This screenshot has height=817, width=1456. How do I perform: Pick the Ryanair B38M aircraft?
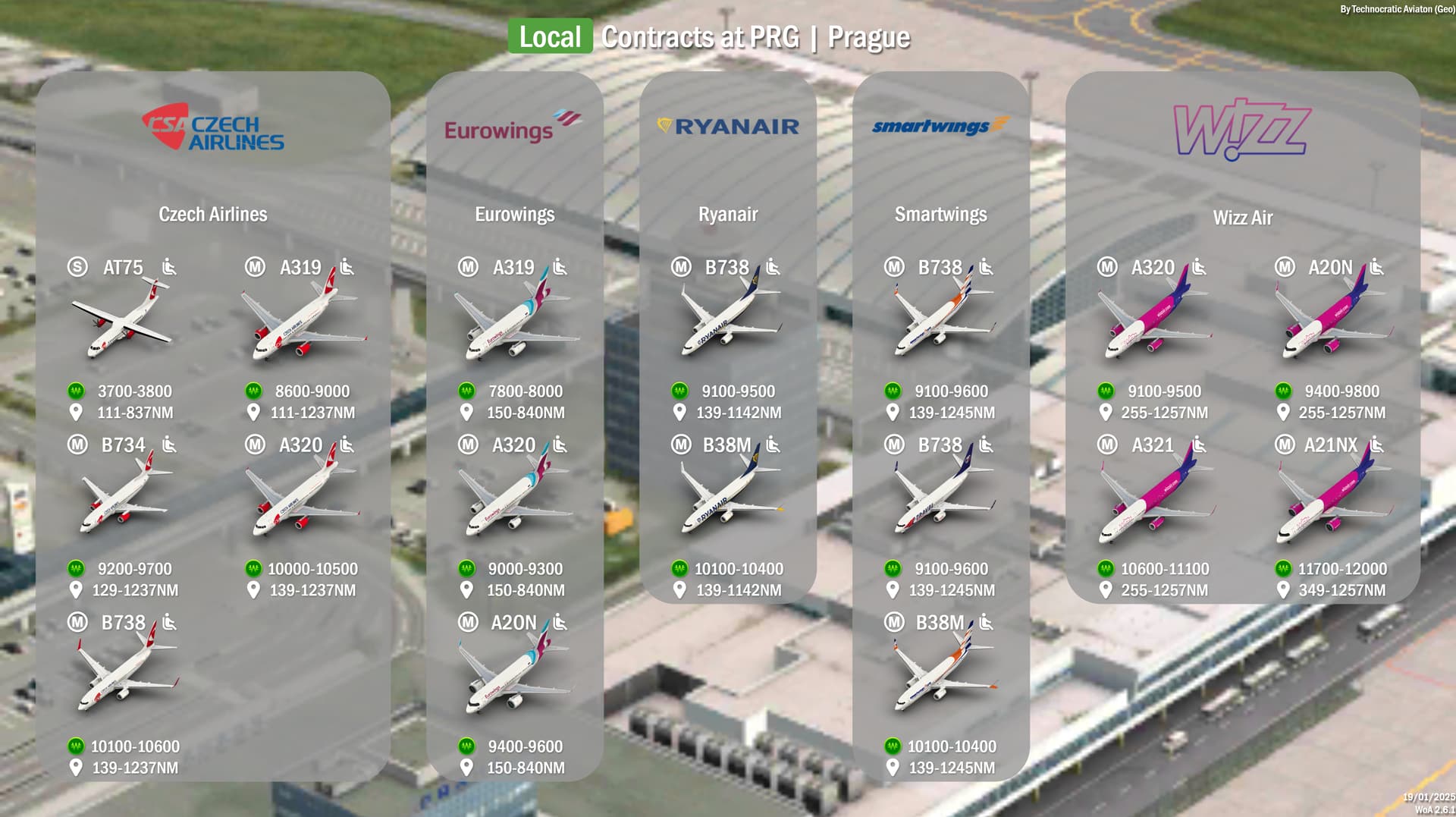729,498
